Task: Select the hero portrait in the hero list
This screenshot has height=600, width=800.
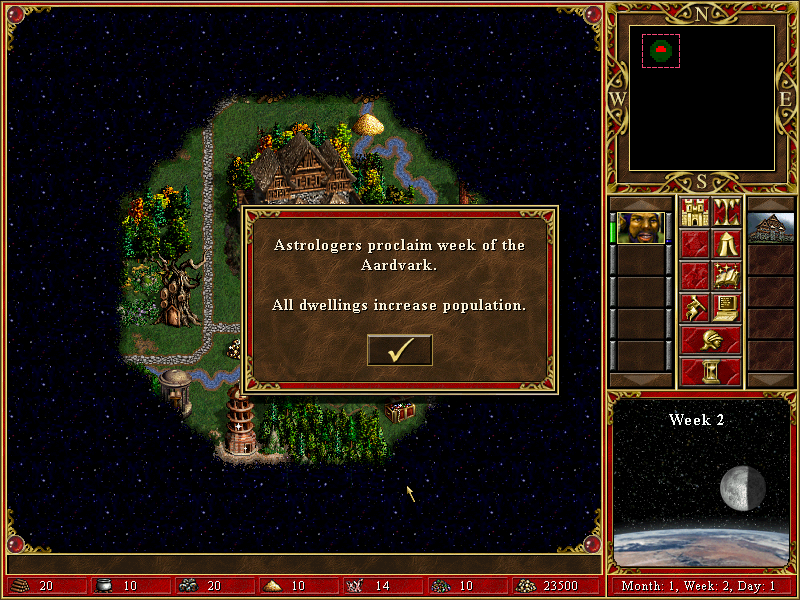Action: pyautogui.click(x=639, y=227)
